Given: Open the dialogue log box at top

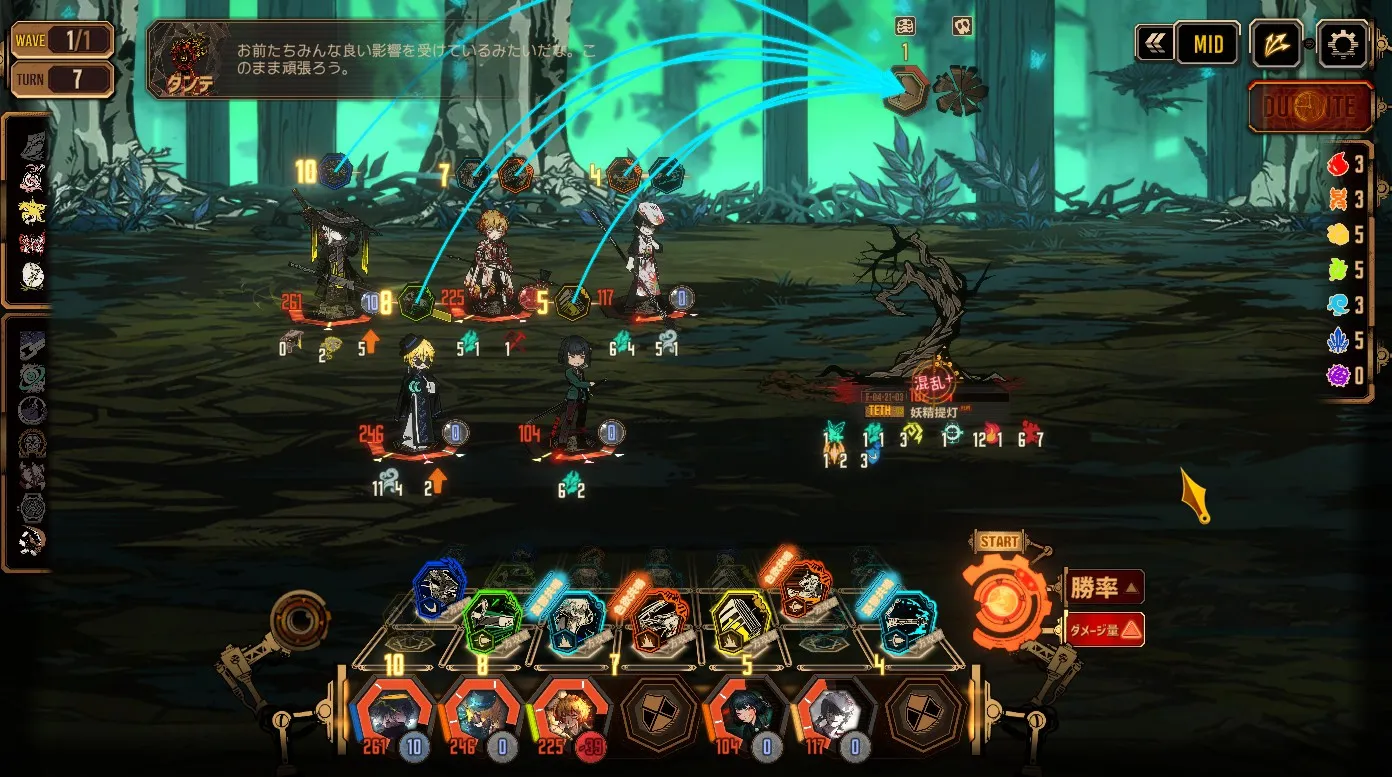Looking at the screenshot, I should click(358, 60).
